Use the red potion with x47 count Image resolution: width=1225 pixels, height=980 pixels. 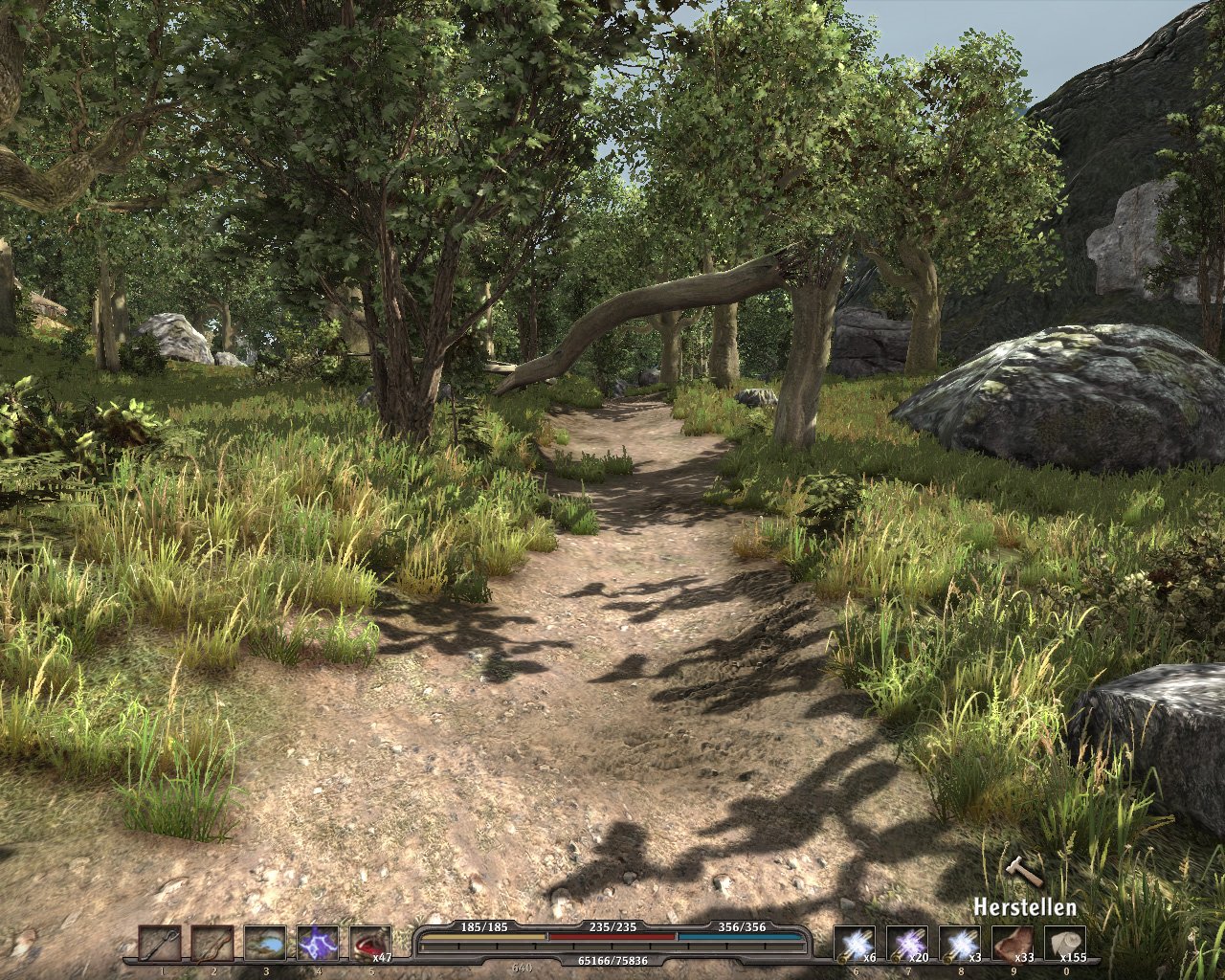click(x=369, y=944)
